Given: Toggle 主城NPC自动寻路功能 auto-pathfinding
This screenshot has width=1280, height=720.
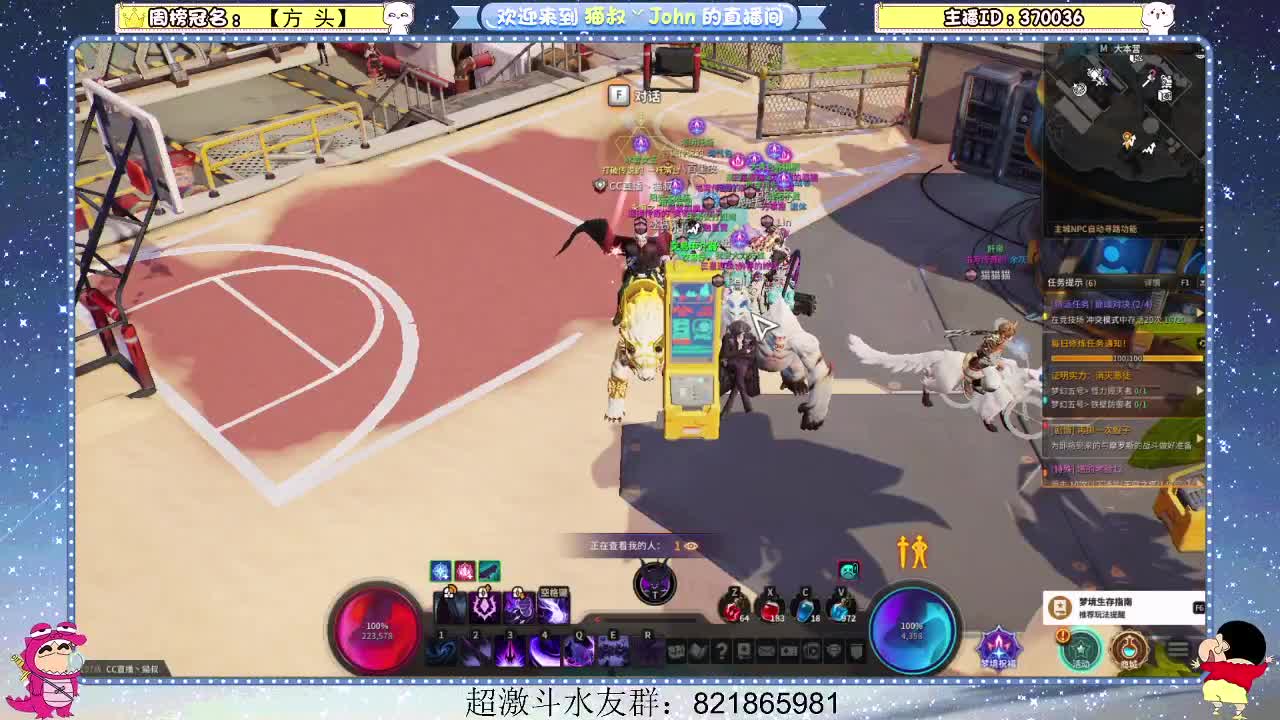Looking at the screenshot, I should [1097, 229].
